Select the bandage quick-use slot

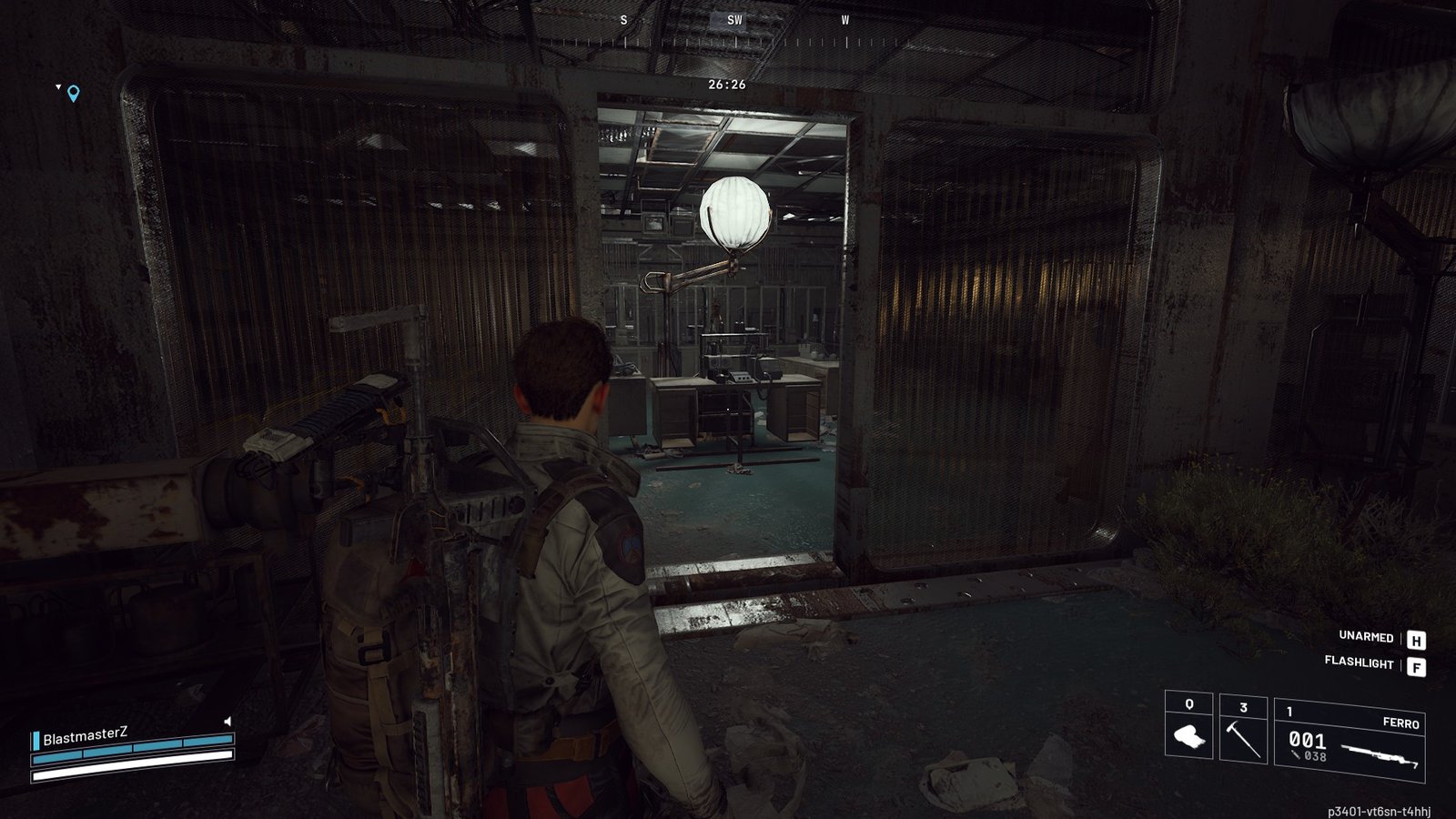point(1188,727)
